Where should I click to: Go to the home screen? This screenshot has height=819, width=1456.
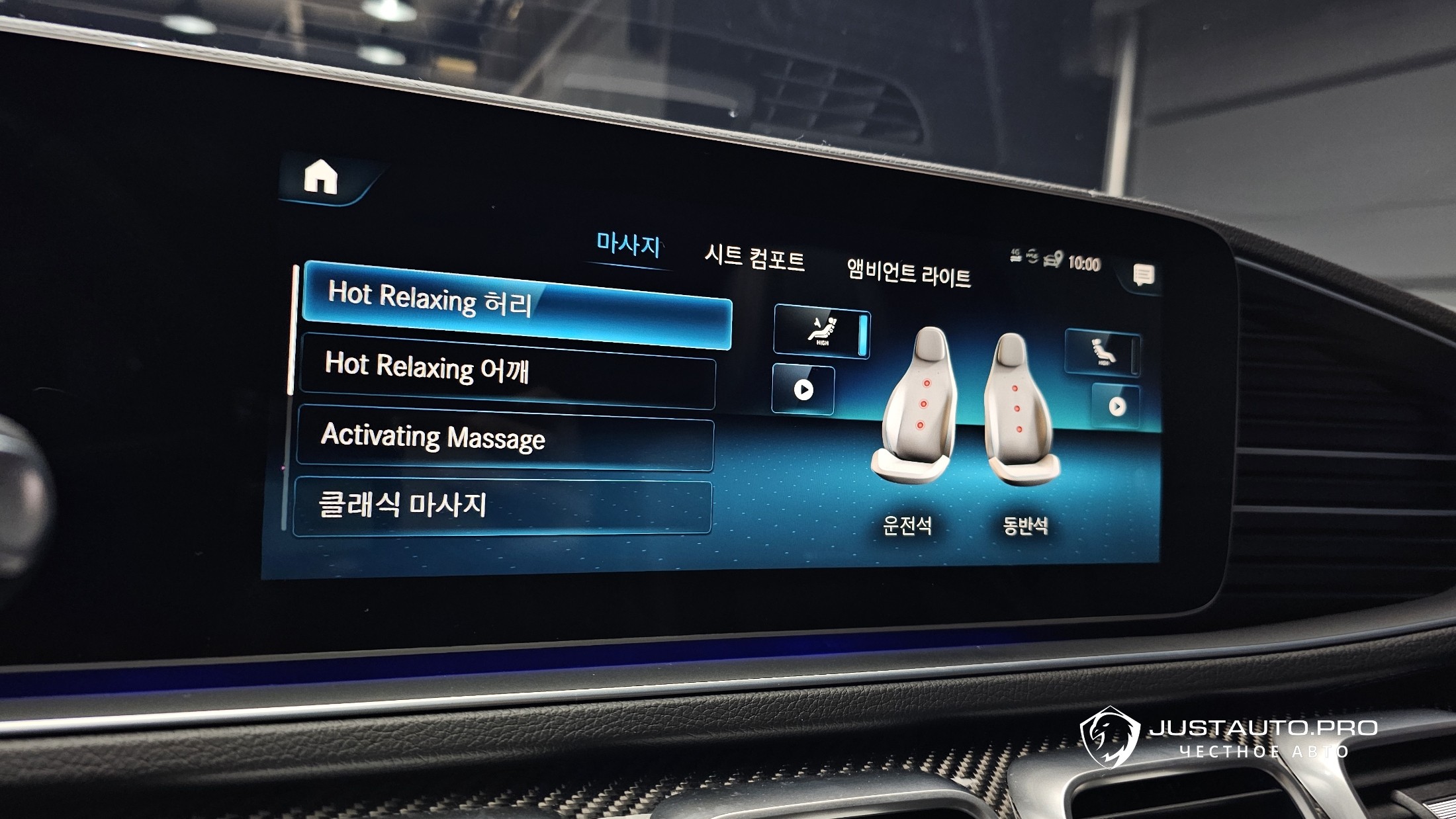321,179
